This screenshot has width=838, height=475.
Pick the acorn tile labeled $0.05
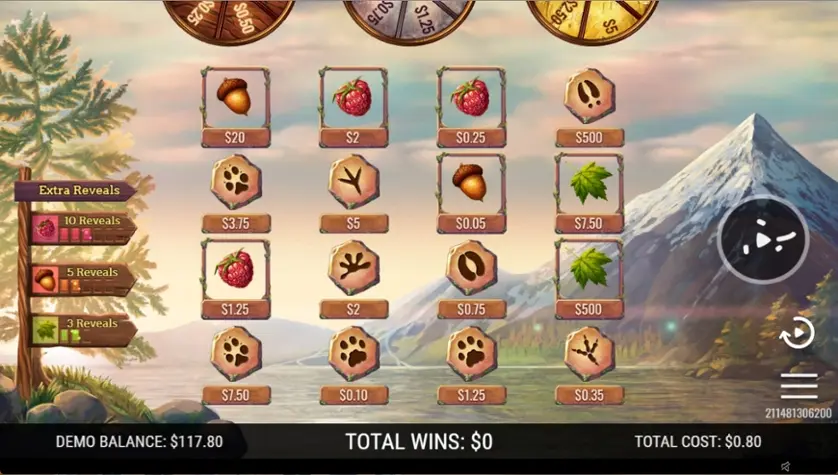[471, 183]
